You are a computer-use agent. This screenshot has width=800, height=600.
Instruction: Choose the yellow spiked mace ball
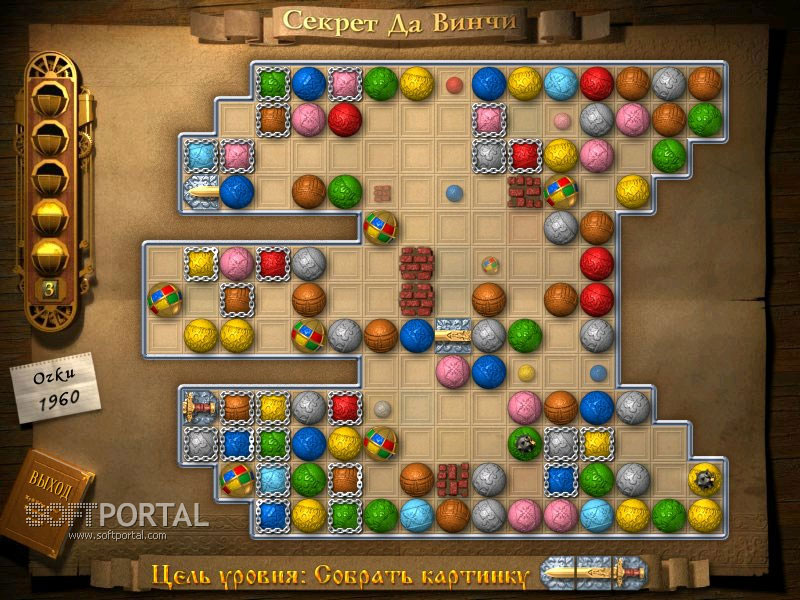click(x=705, y=480)
